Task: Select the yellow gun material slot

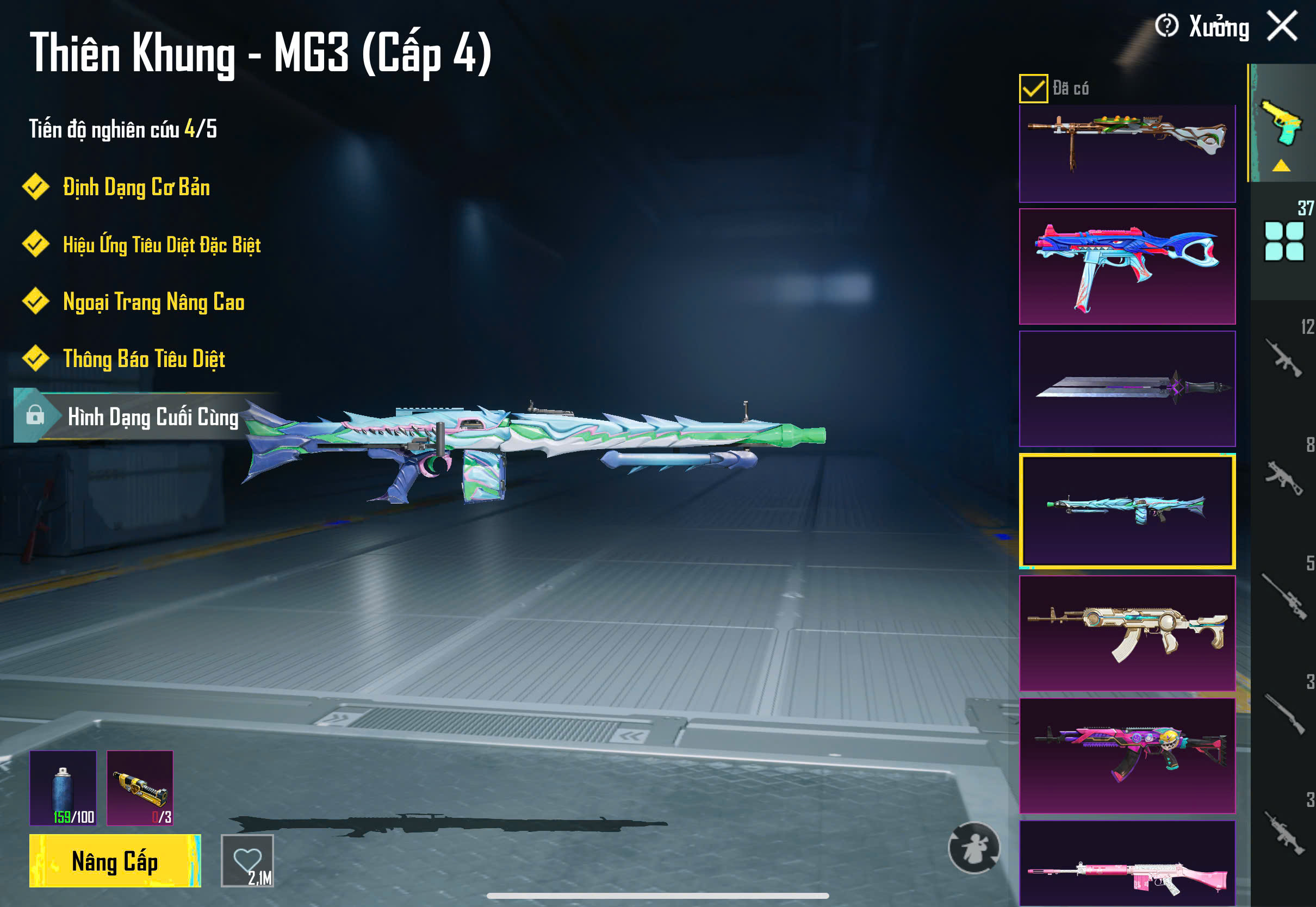Action: [140, 788]
